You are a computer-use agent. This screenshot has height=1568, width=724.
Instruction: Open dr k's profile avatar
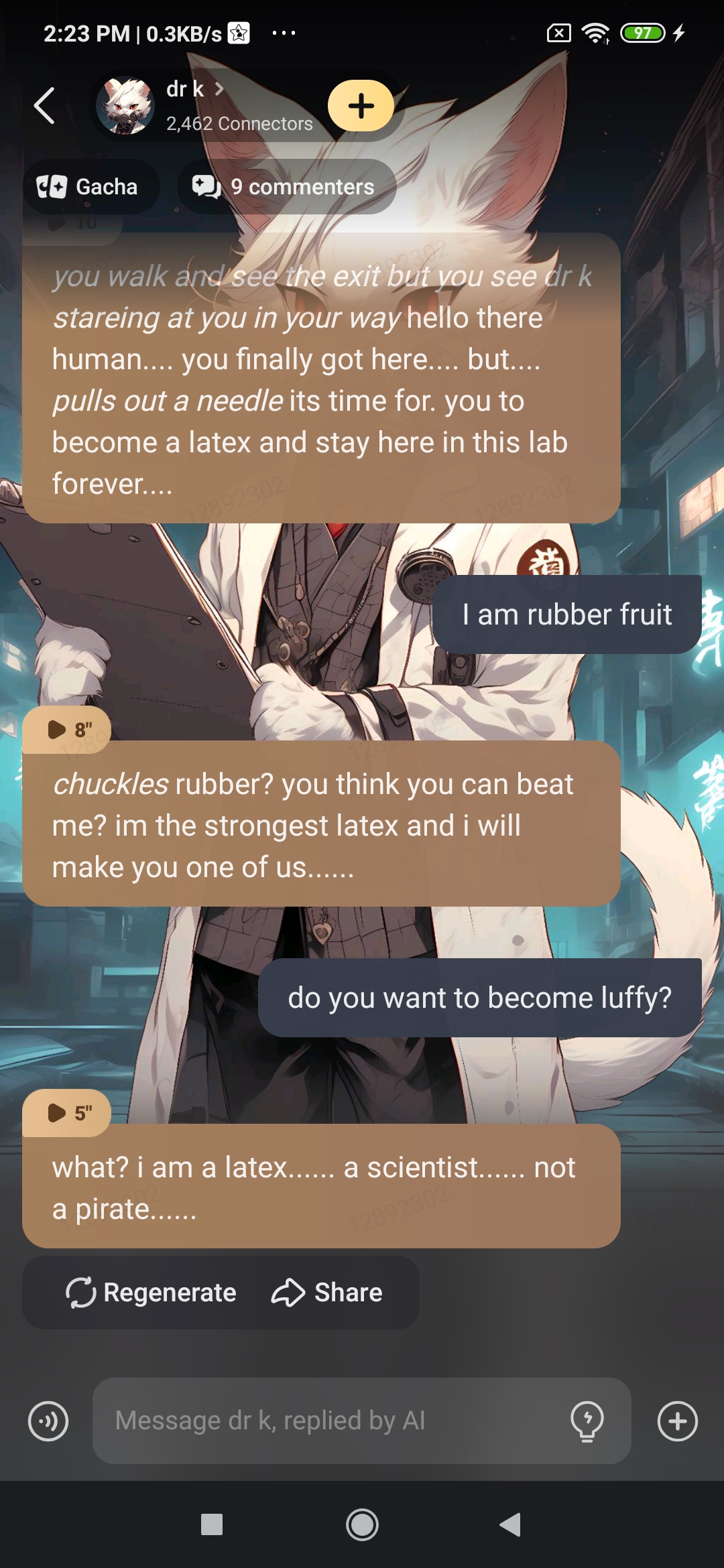pyautogui.click(x=125, y=106)
